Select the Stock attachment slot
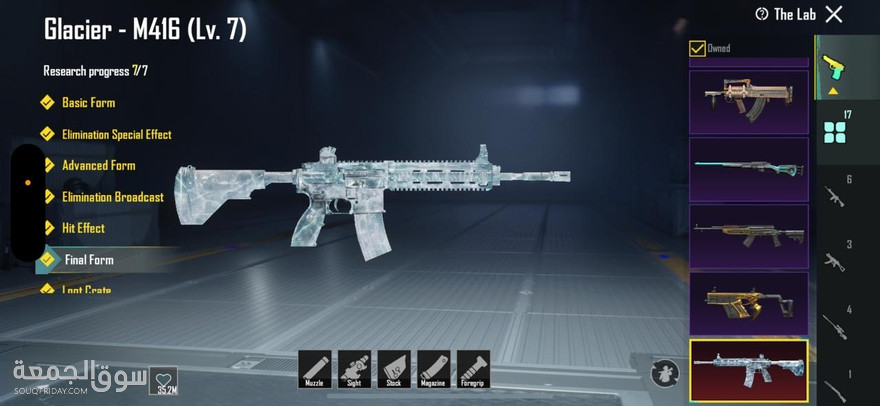880x407 pixels. click(x=394, y=369)
